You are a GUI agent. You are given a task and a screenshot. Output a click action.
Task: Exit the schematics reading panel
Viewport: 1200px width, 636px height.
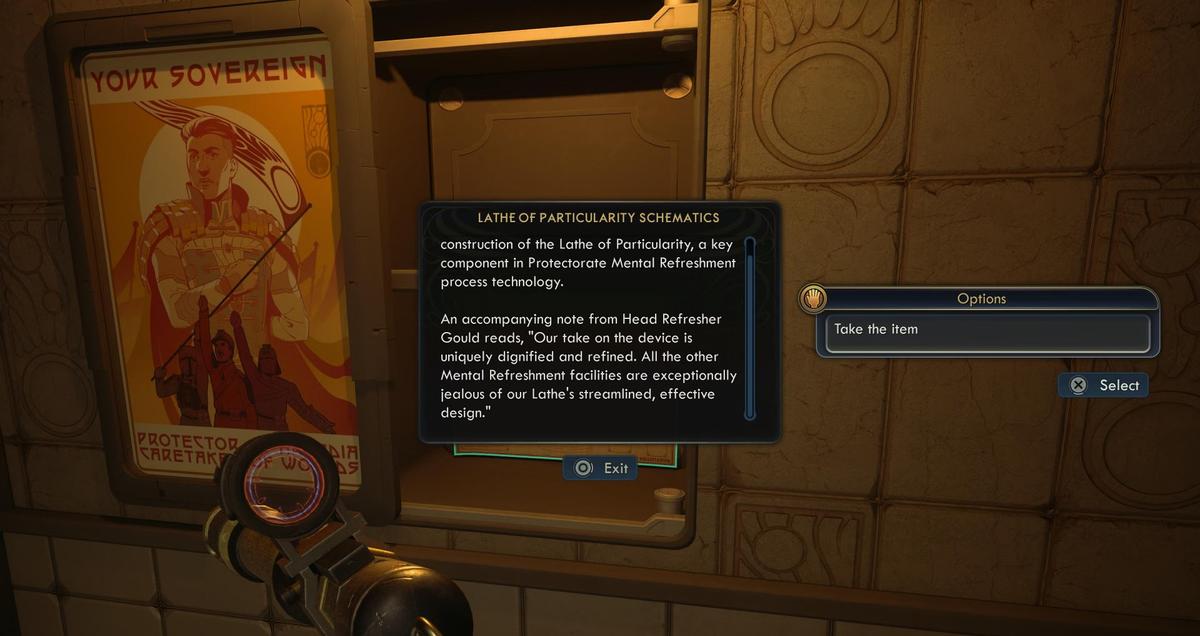point(600,468)
